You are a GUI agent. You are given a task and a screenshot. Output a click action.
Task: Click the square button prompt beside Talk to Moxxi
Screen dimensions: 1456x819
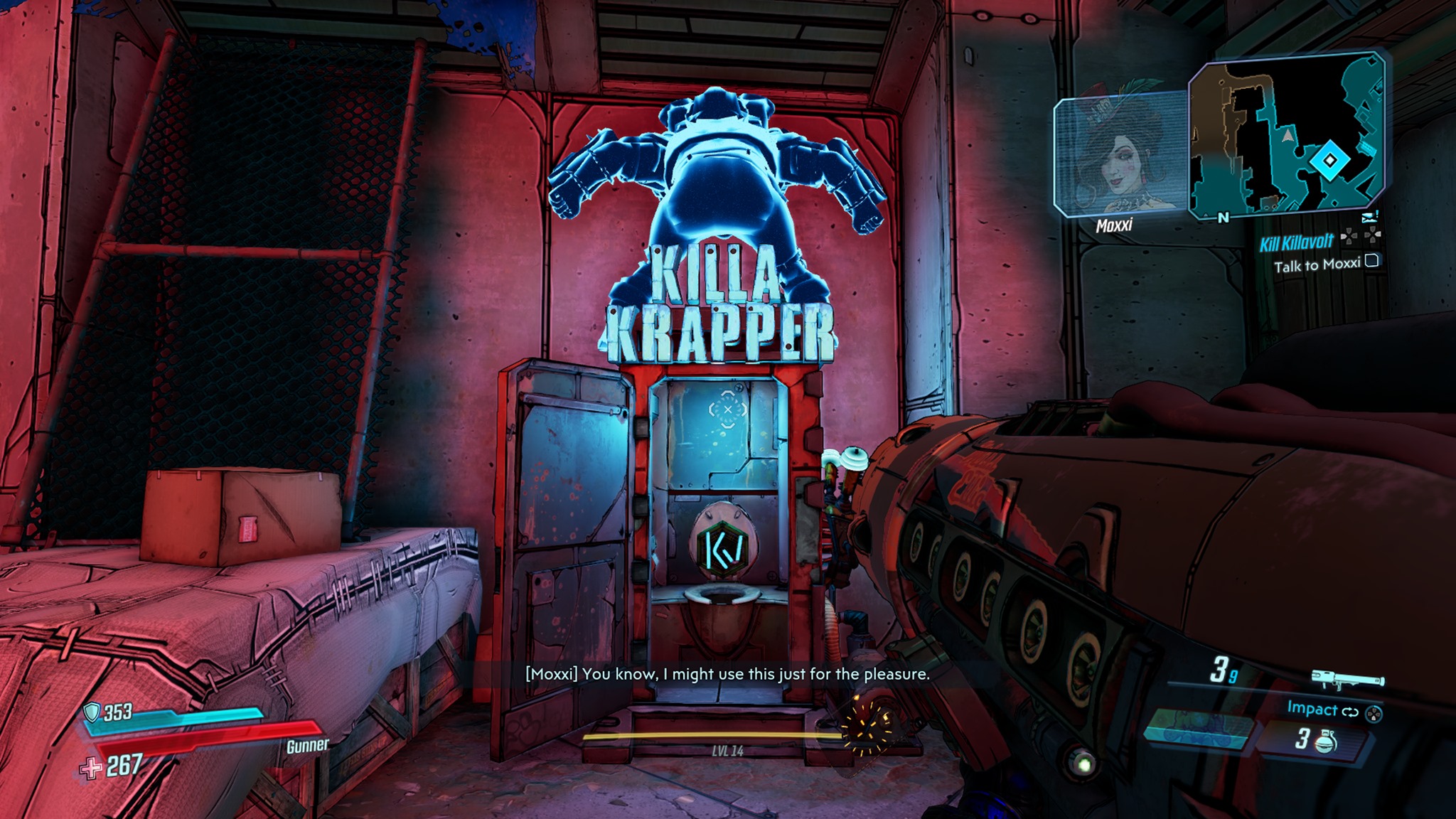click(1371, 262)
